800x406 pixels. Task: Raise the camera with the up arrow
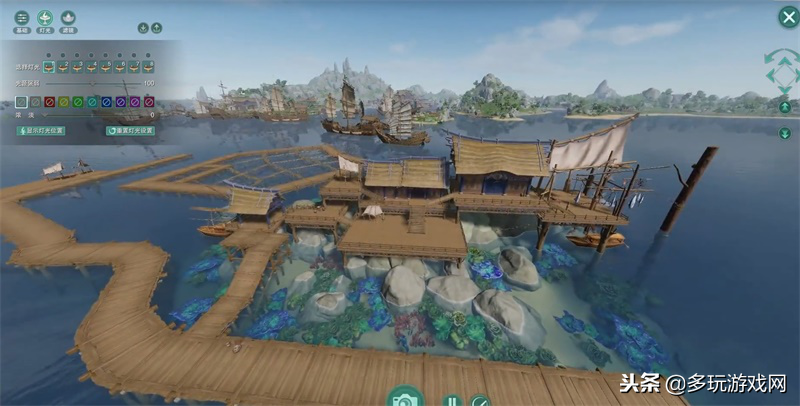(x=785, y=107)
